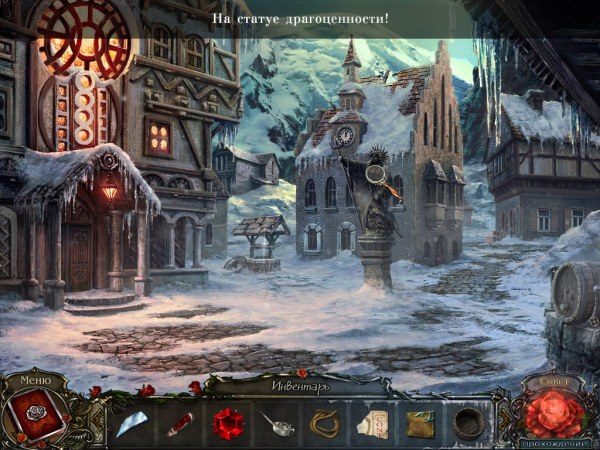Choose the coiled rope inventory item

click(x=325, y=424)
